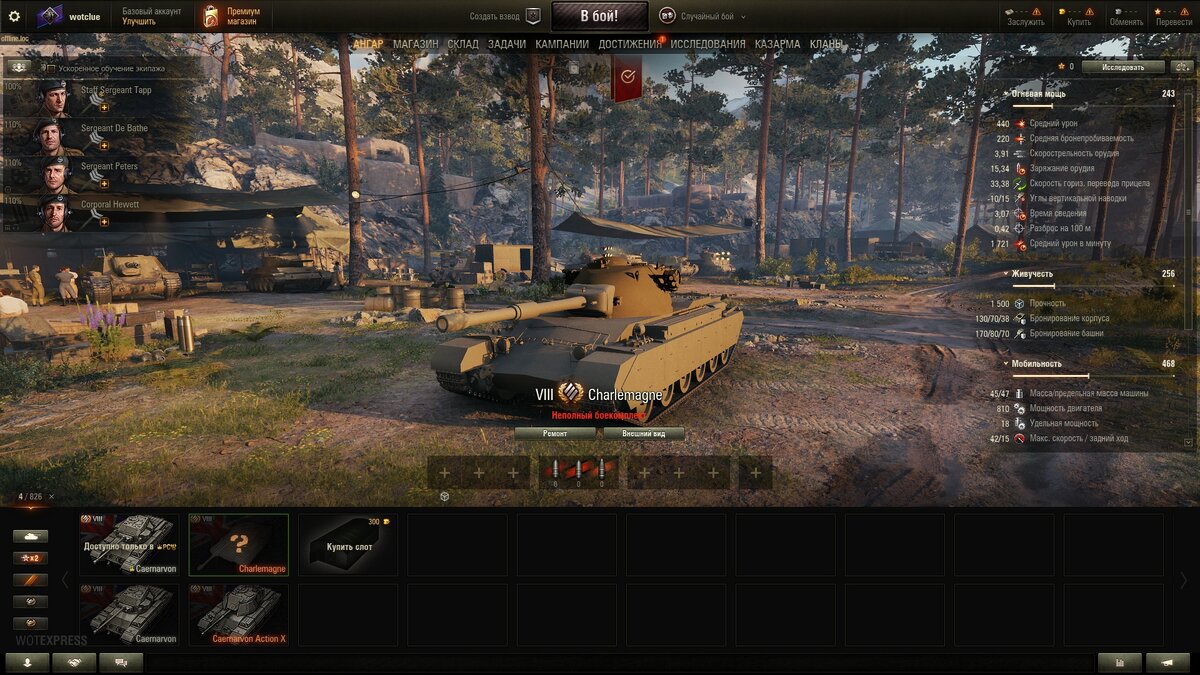Image resolution: width=1200 pixels, height=675 pixels.
Task: Open the Случайный бой mode dropdown
Action: (709, 16)
